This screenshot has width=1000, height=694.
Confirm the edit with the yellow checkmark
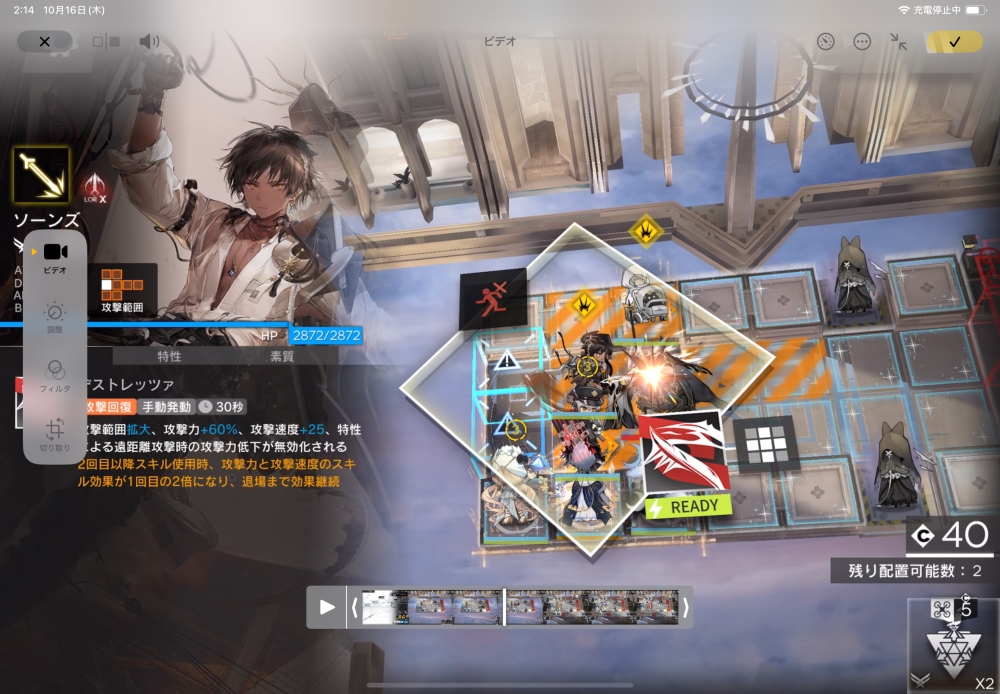coord(954,42)
